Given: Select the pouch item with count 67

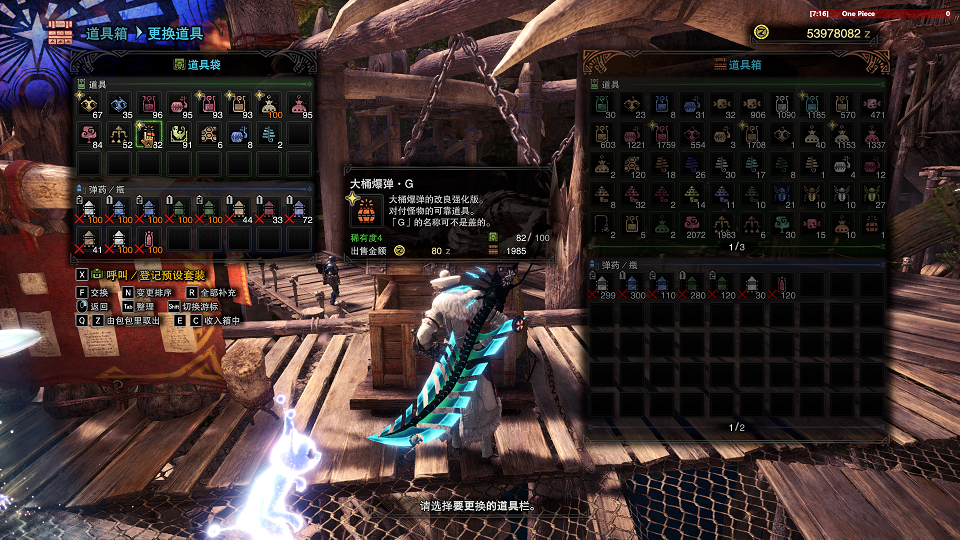Looking at the screenshot, I should [x=89, y=104].
